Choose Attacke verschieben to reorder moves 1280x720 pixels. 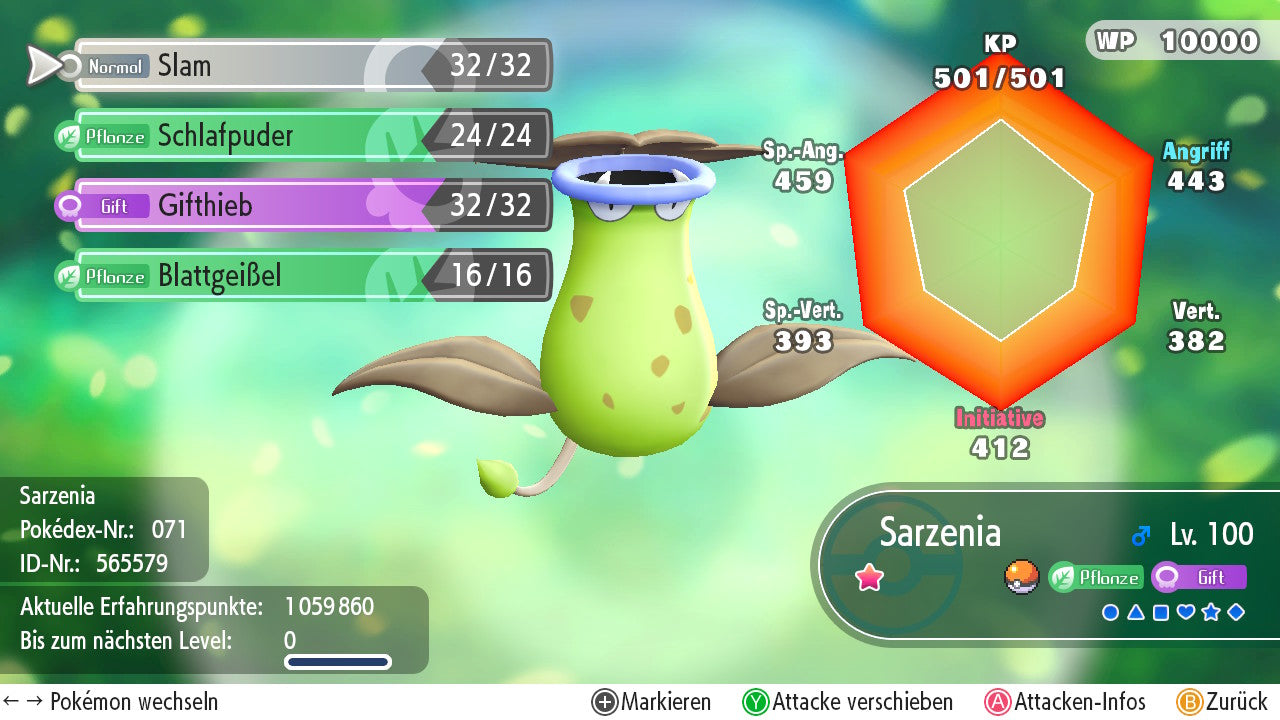pos(848,702)
